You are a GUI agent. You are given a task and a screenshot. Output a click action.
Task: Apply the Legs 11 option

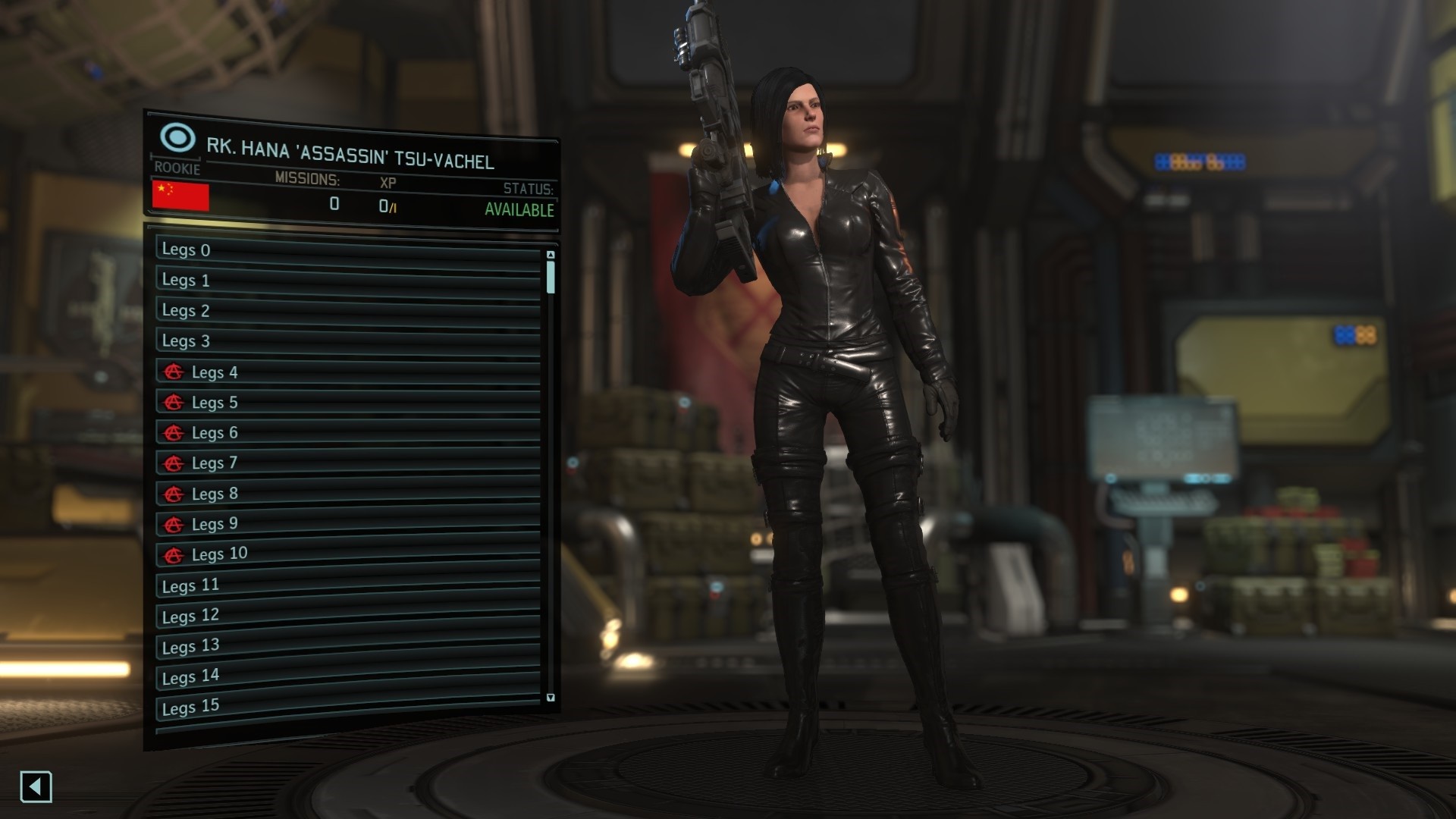click(347, 585)
